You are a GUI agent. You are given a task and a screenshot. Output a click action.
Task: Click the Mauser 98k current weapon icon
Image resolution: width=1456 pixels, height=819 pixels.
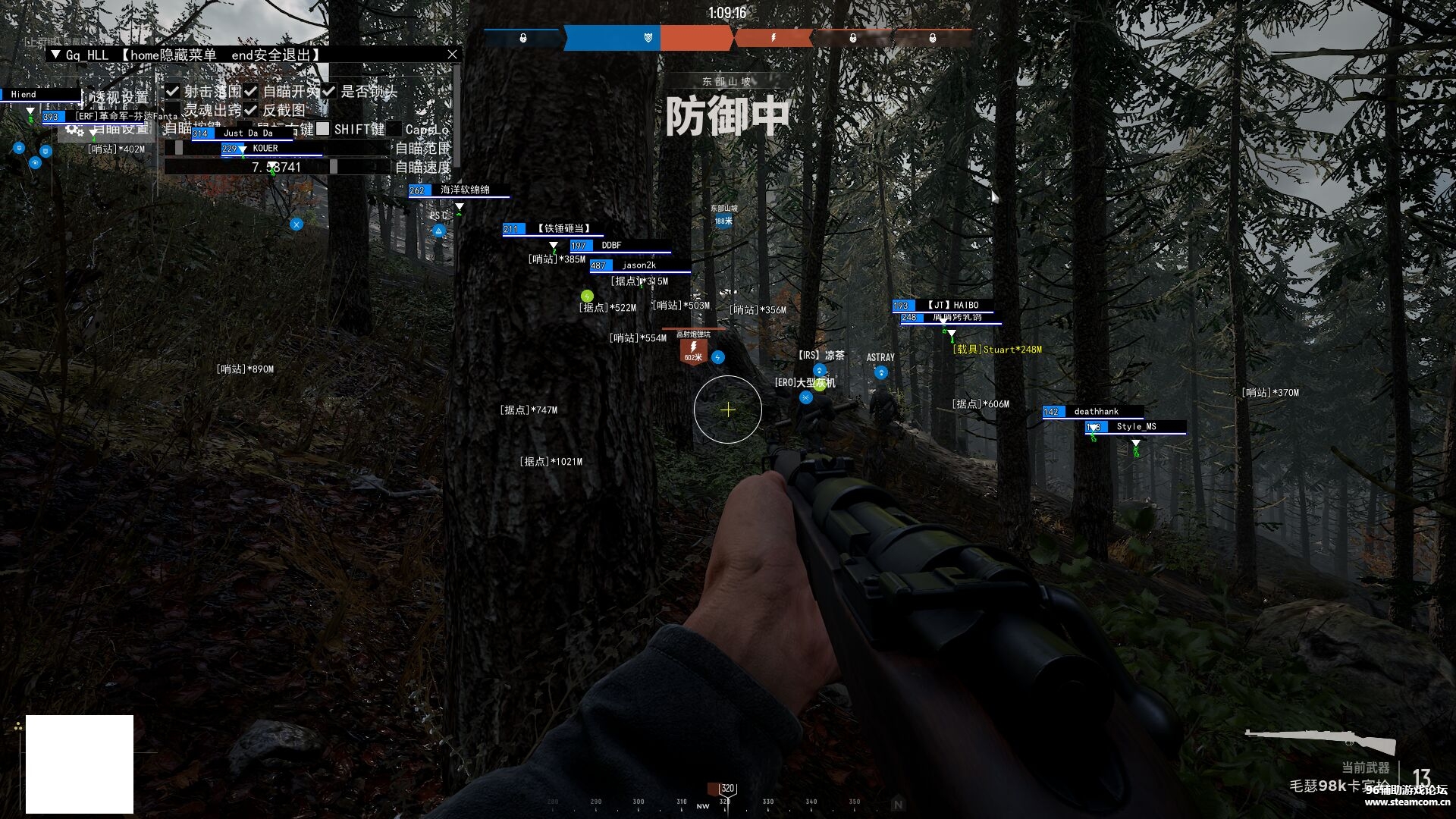[x=1320, y=740]
